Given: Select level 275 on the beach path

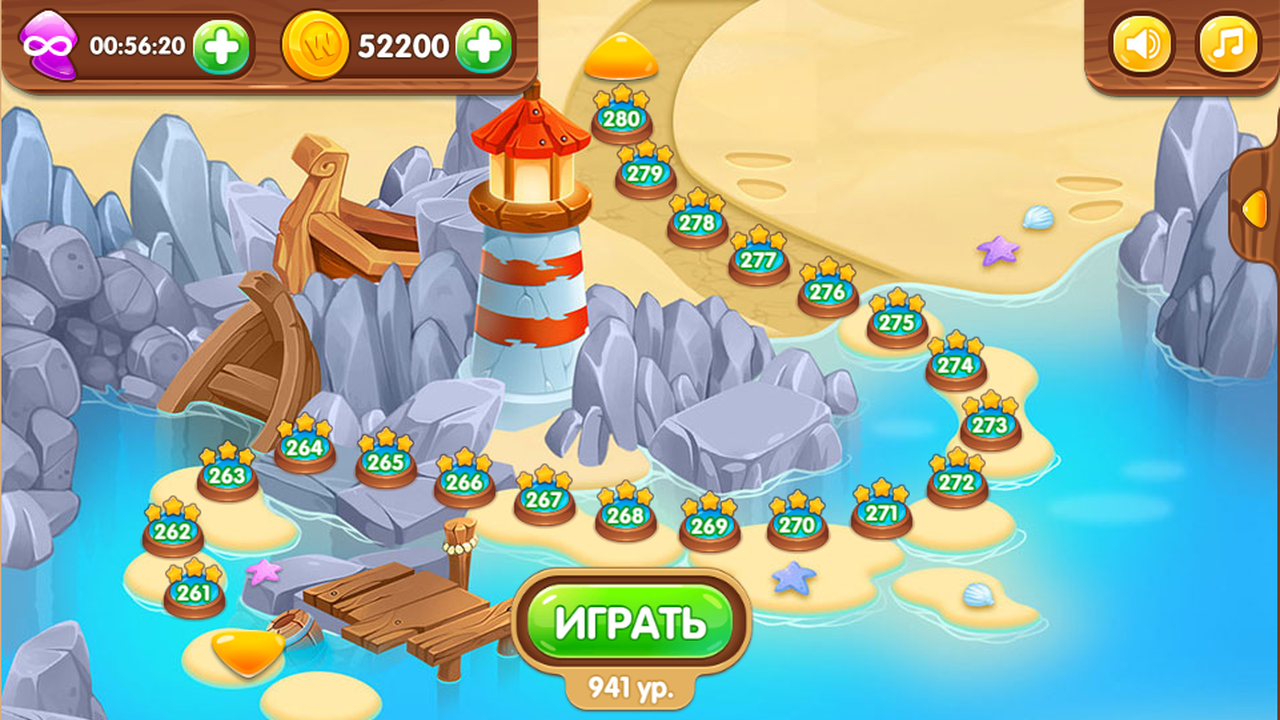Looking at the screenshot, I should pos(895,322).
